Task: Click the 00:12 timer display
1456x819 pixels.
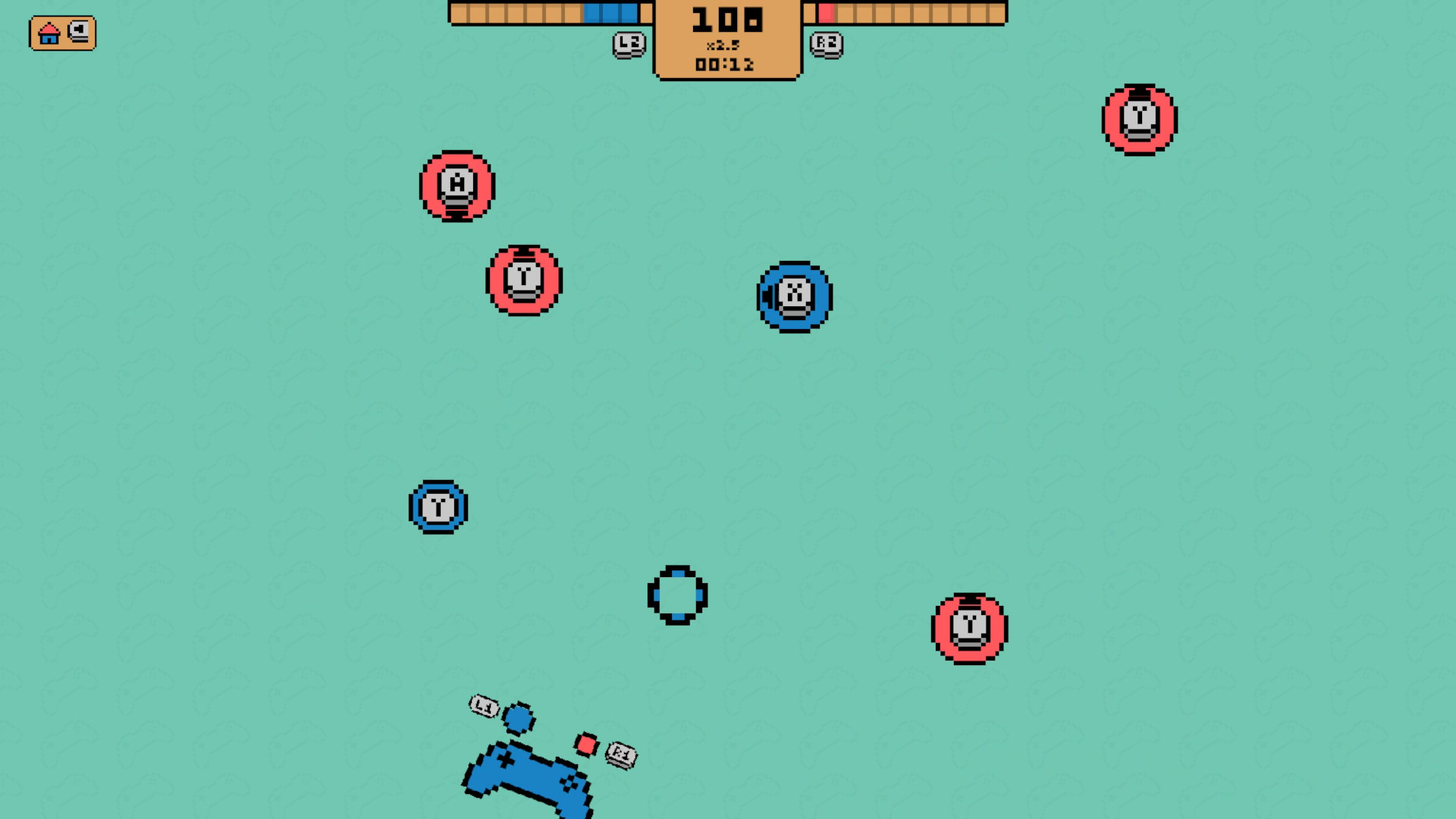Action: (x=726, y=65)
